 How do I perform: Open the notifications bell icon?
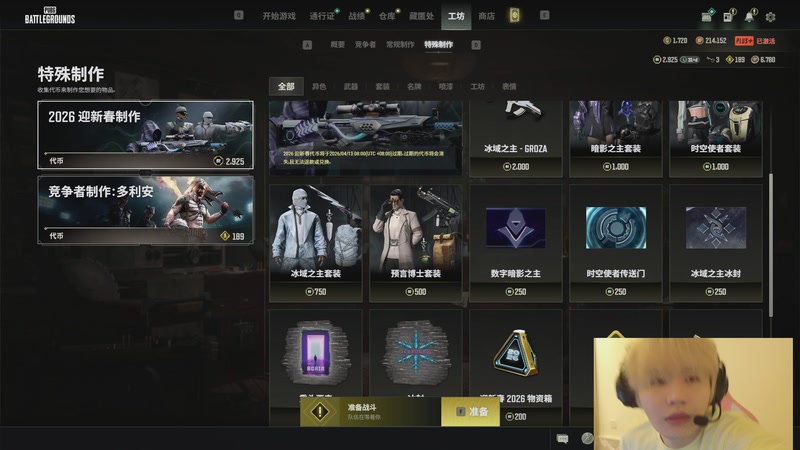tap(752, 16)
